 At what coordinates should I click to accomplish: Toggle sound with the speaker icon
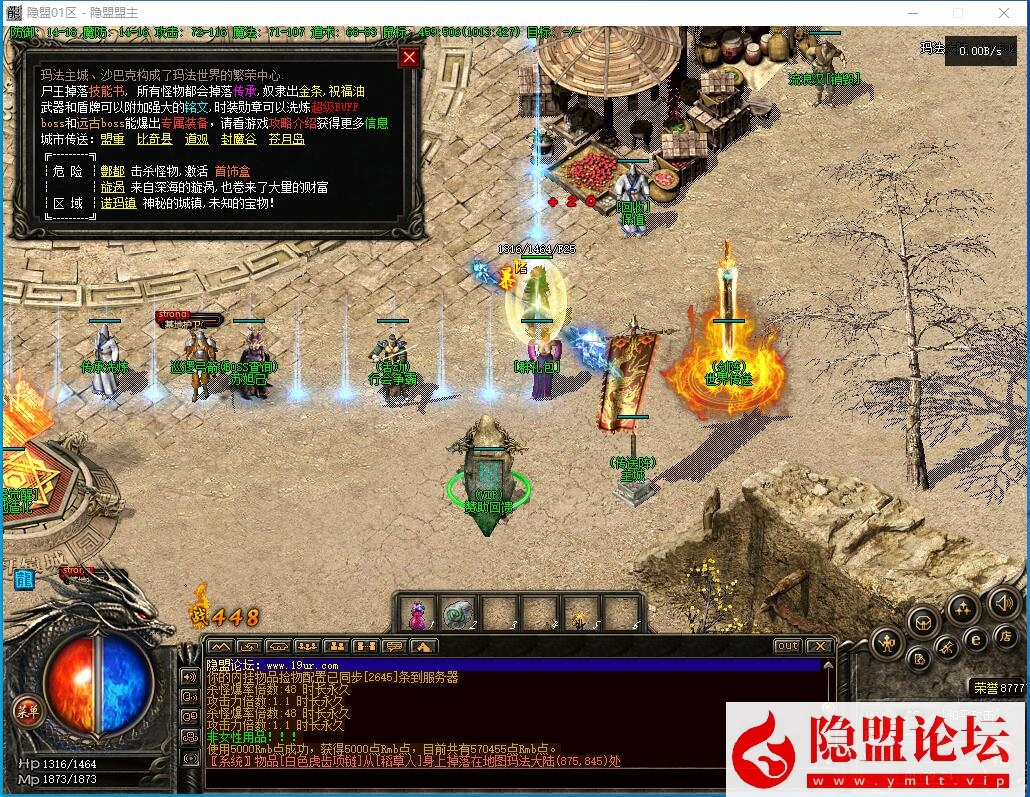pyautogui.click(x=1002, y=603)
